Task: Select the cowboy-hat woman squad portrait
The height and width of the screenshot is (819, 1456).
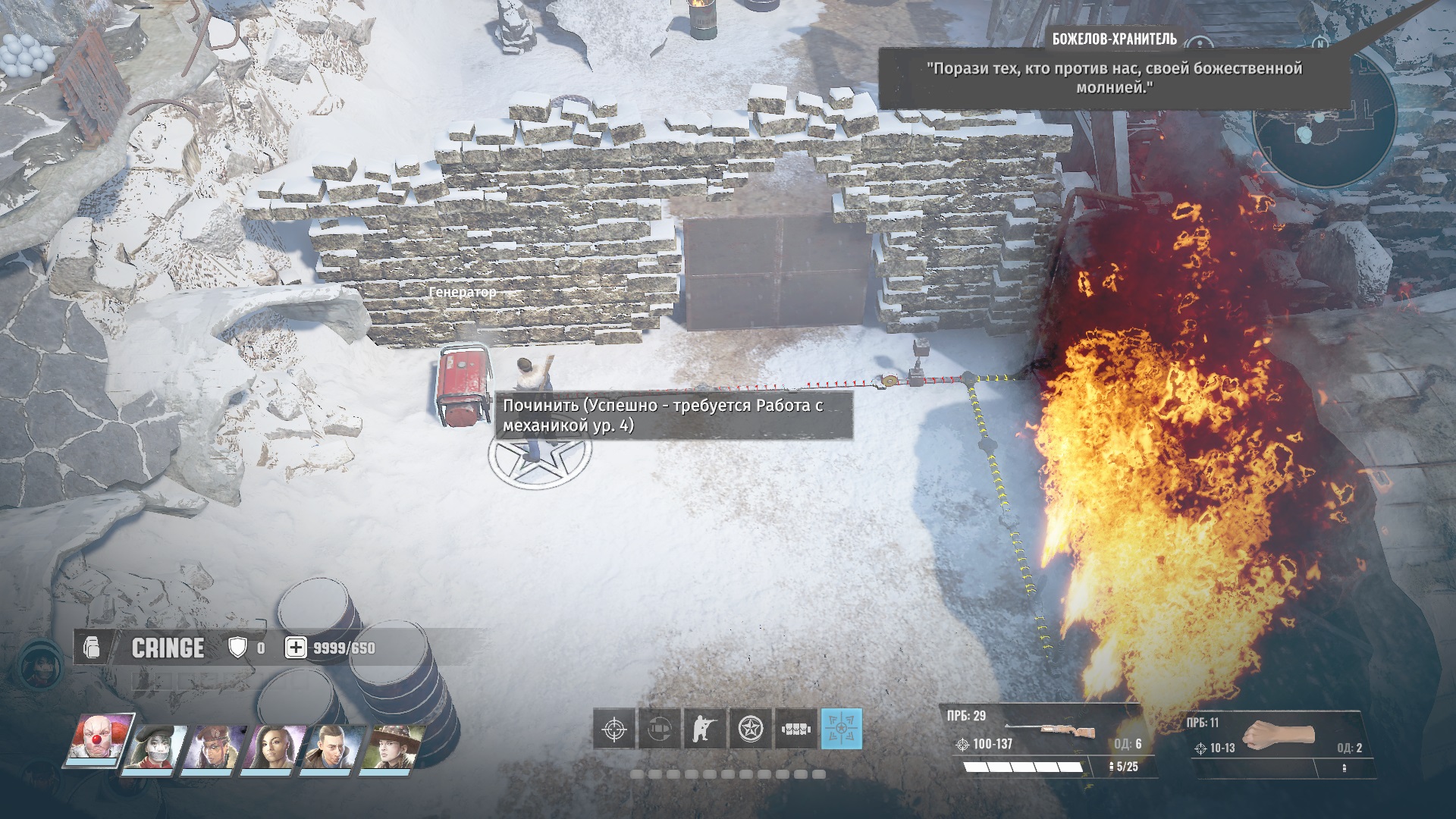Action: [391, 749]
